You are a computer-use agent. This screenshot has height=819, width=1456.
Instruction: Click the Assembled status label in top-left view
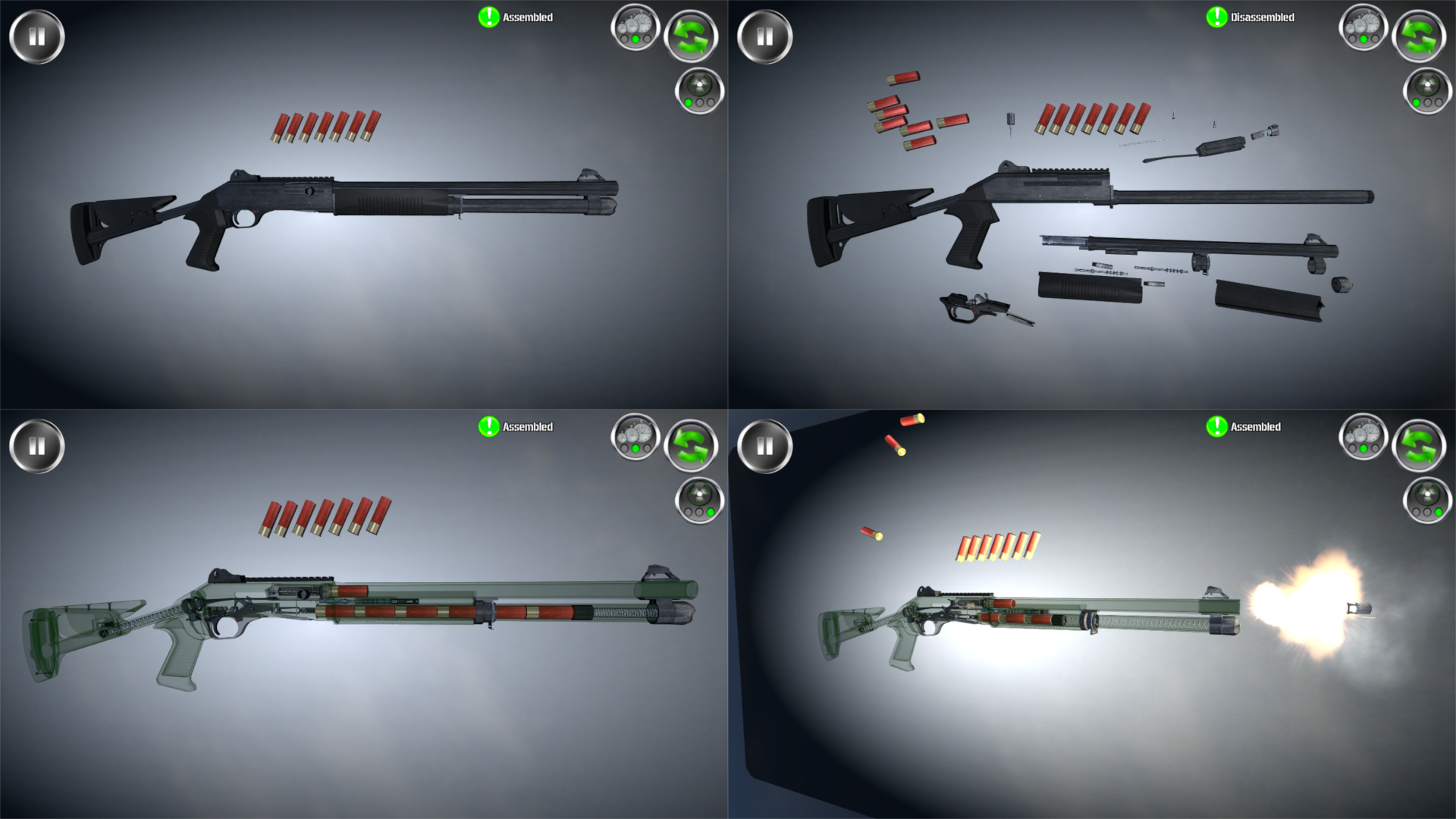(x=529, y=17)
